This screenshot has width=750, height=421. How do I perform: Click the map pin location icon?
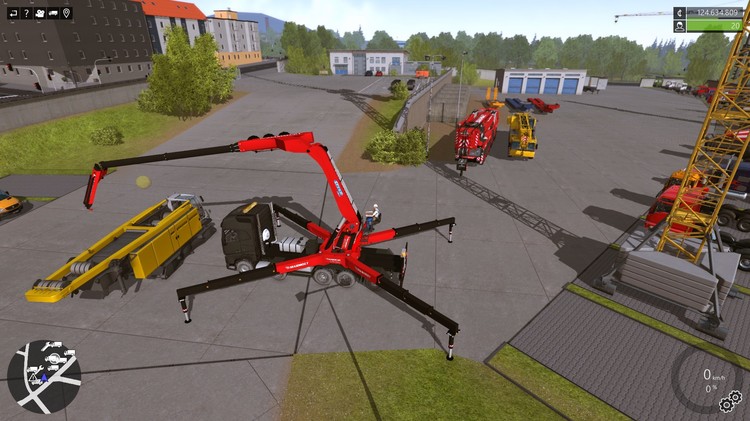(x=66, y=13)
